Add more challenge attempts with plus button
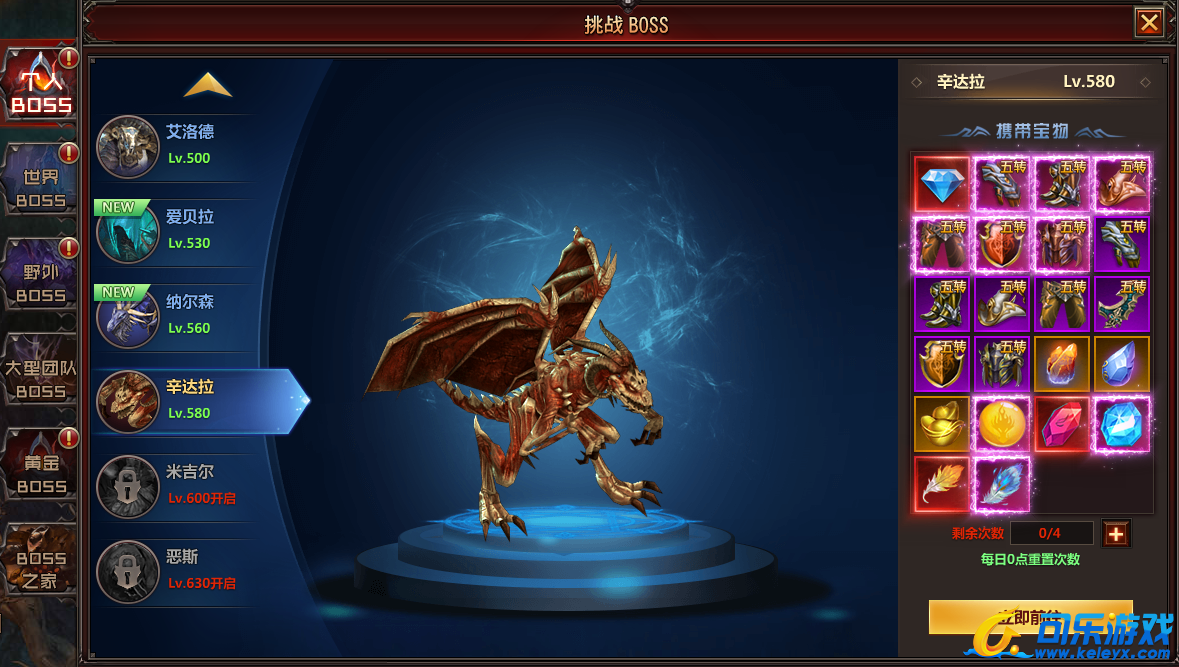 tap(1116, 534)
